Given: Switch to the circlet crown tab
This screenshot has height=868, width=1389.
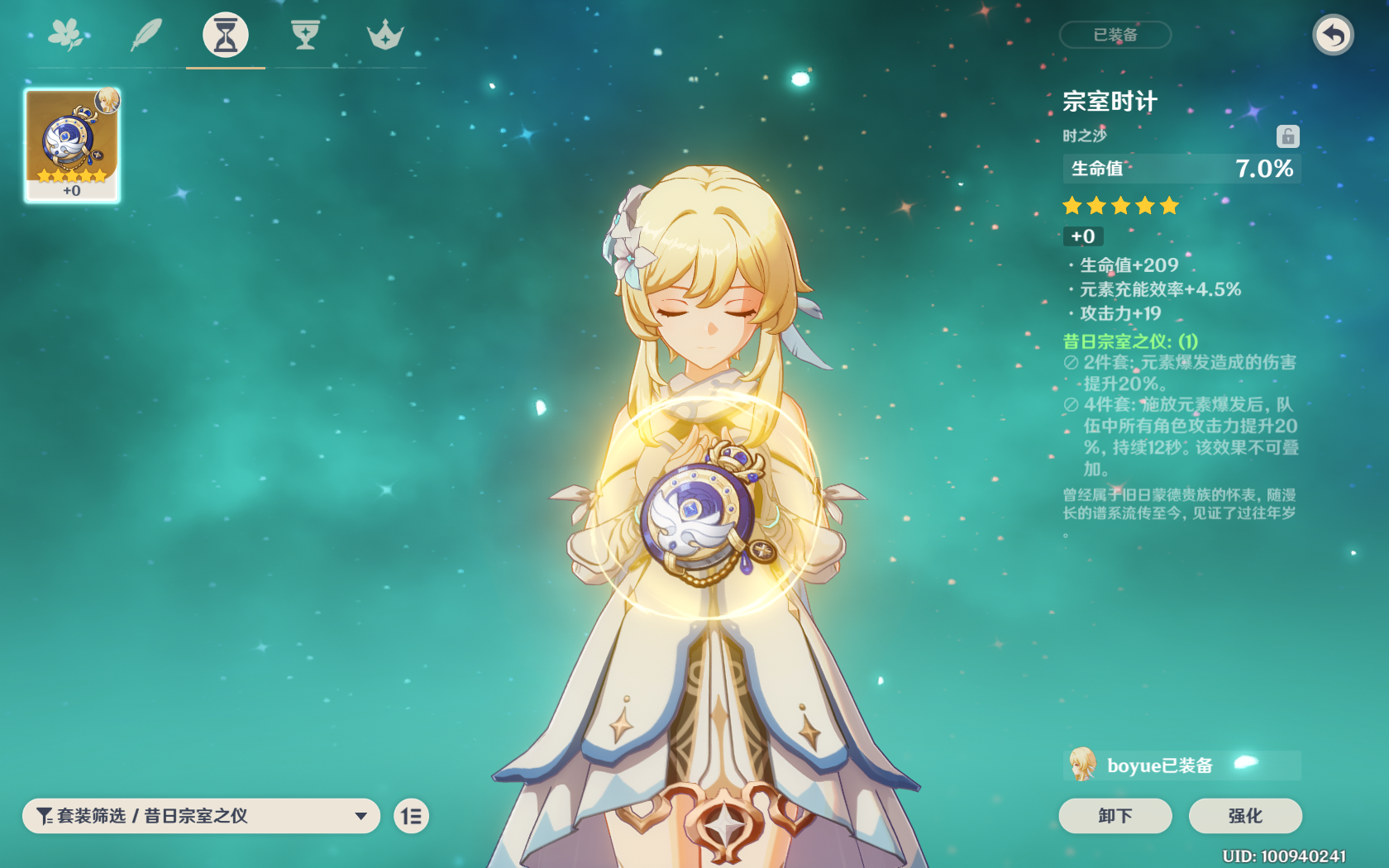Looking at the screenshot, I should point(385,35).
